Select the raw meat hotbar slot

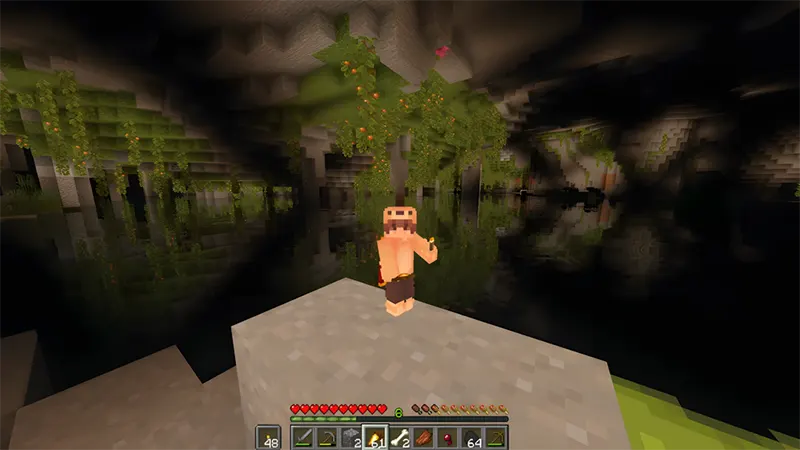pyautogui.click(x=423, y=436)
